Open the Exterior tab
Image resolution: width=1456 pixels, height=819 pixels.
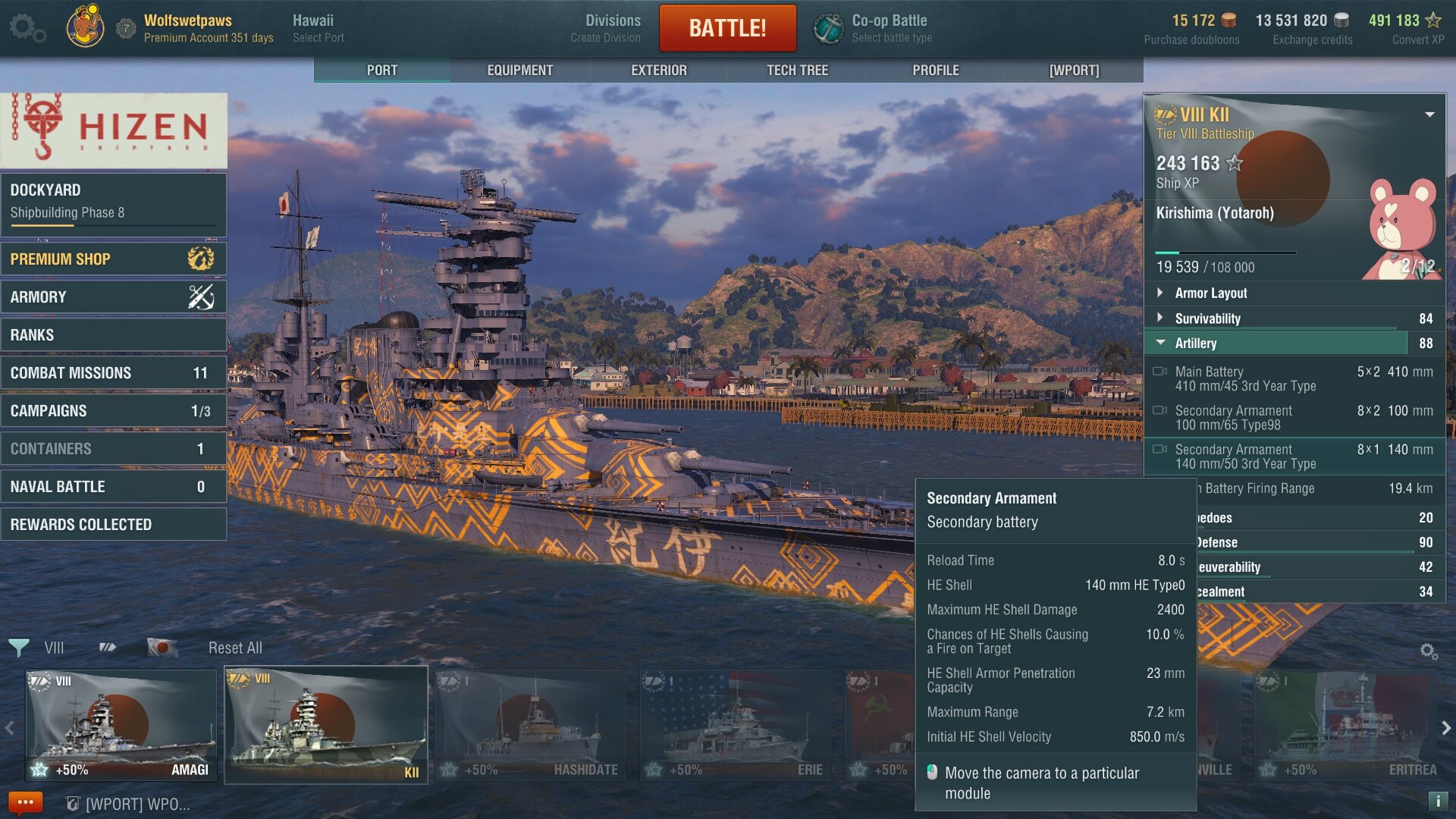(x=658, y=70)
